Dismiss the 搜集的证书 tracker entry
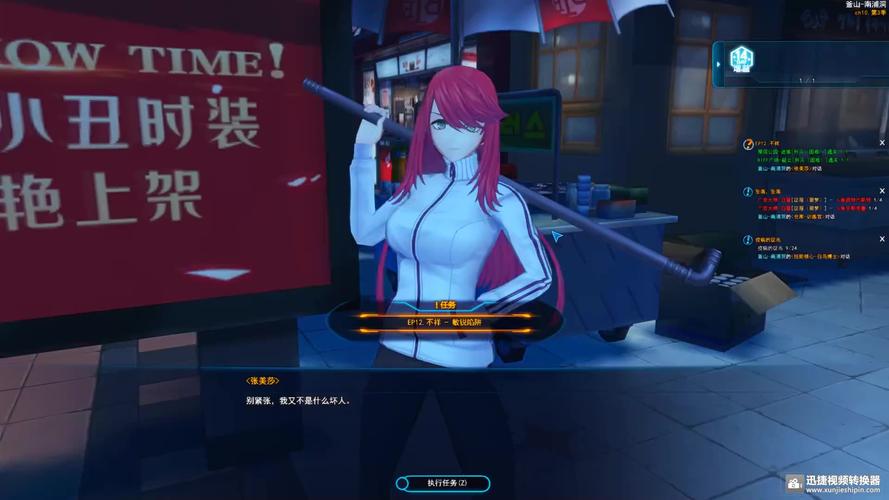Screen dimensions: 889x500 click(881, 239)
